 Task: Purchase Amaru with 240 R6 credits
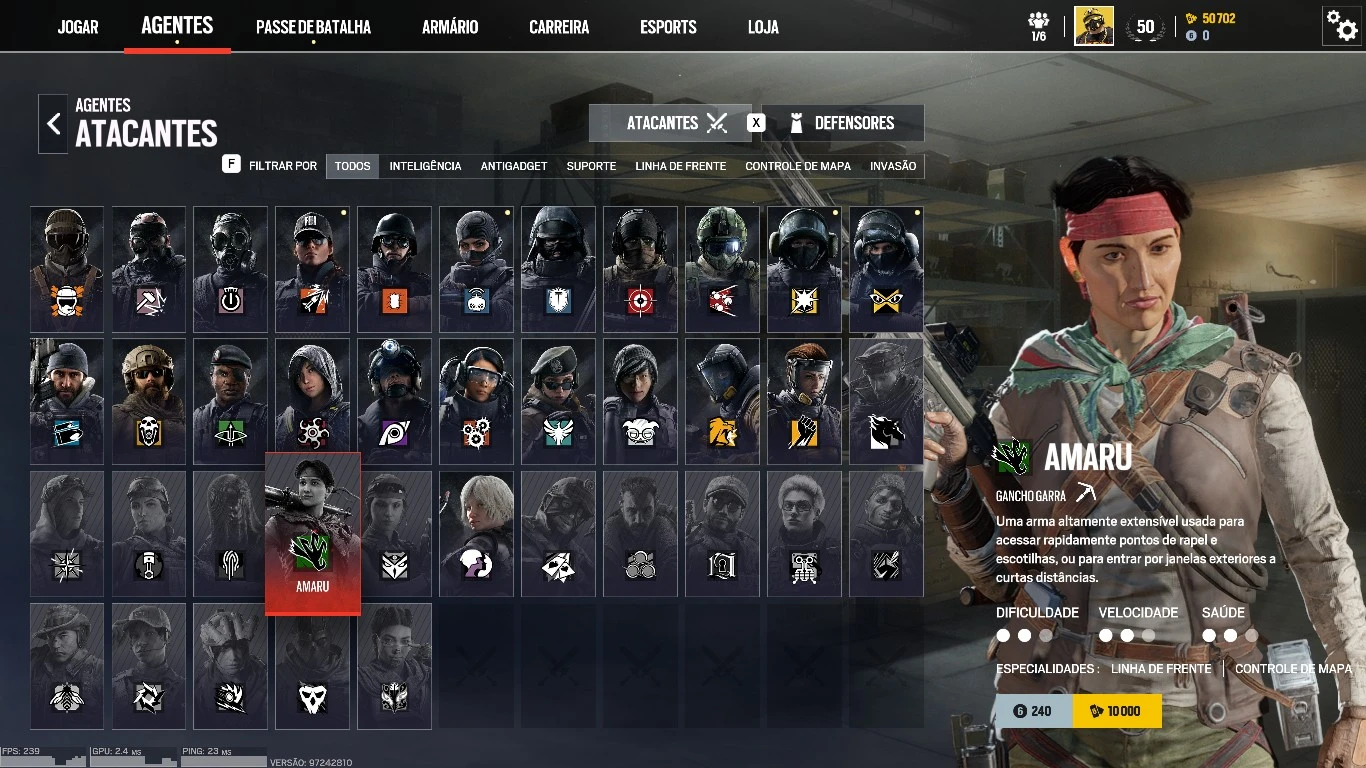(1033, 711)
